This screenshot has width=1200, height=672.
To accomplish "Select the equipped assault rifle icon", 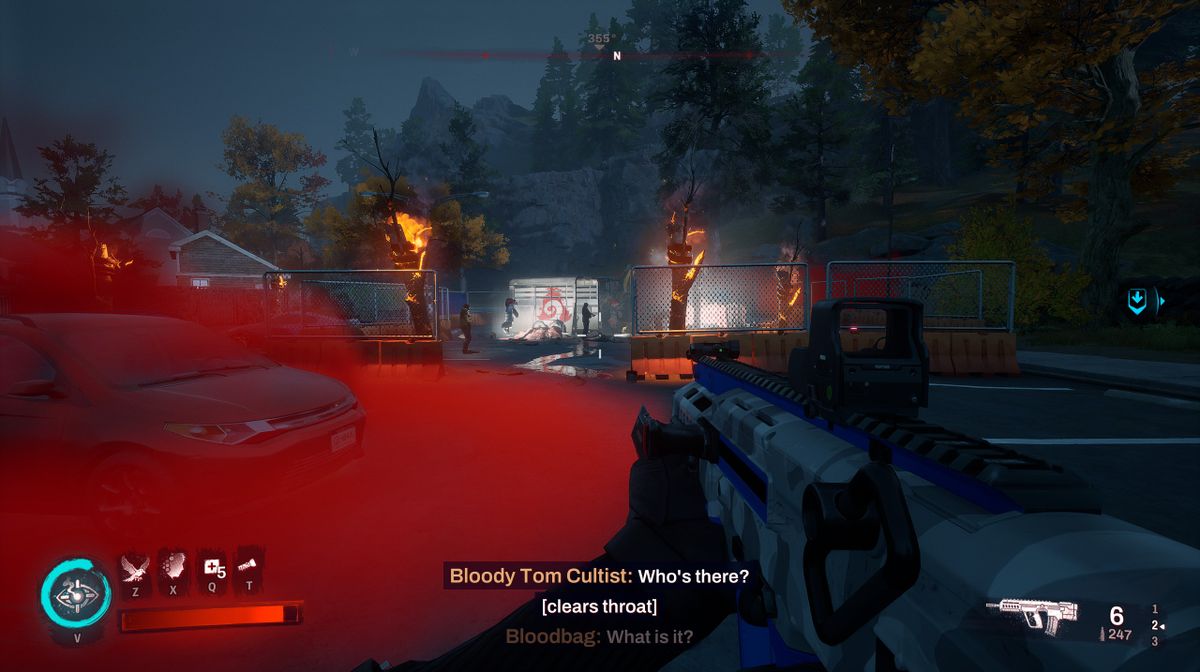I will coord(1031,613).
